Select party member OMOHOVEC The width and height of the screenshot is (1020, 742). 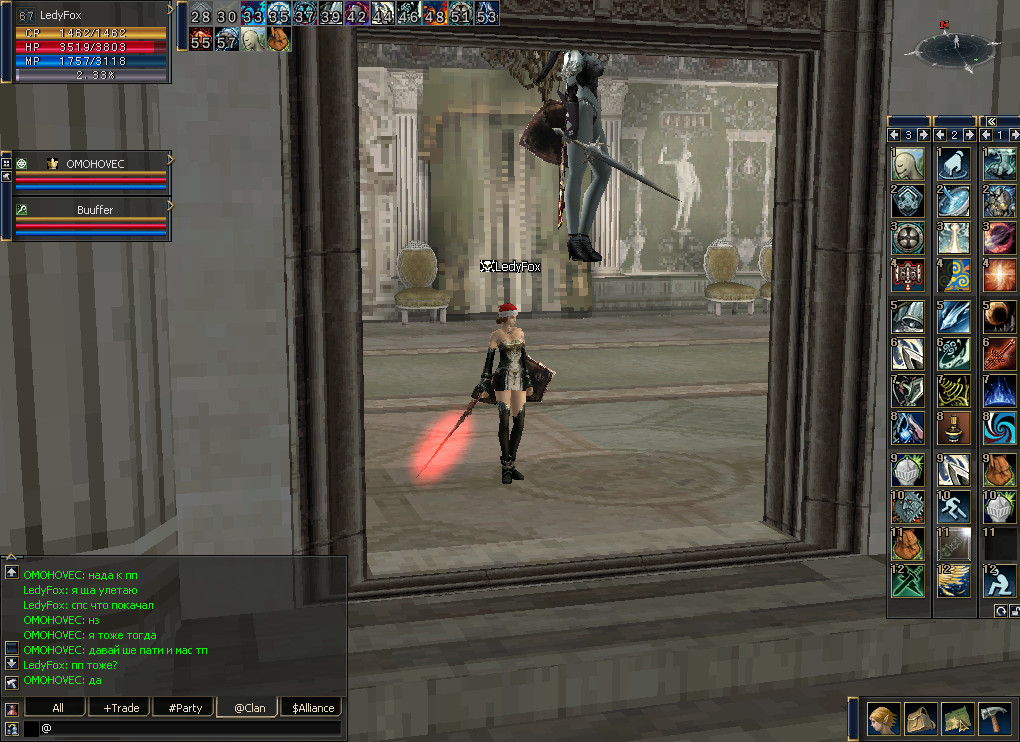(x=95, y=163)
